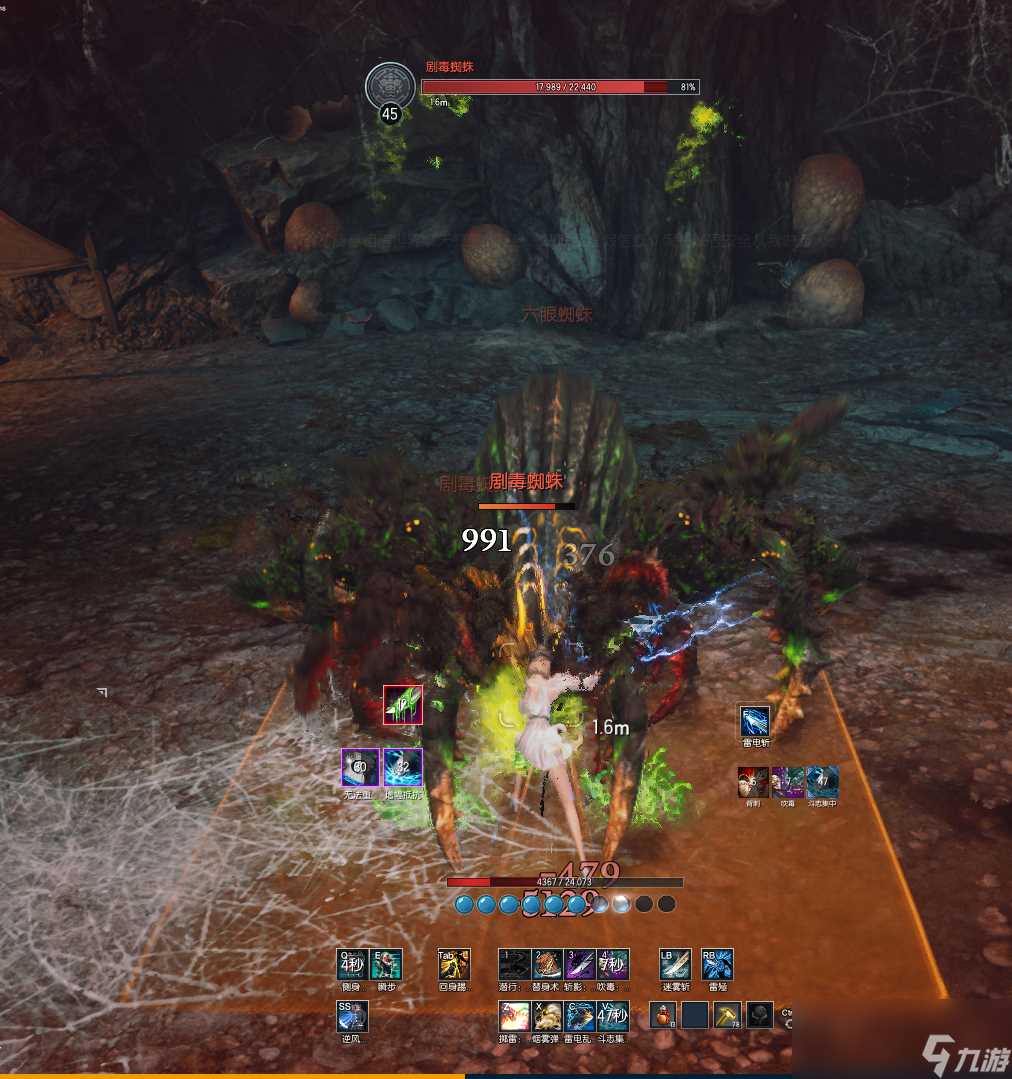The height and width of the screenshot is (1079, 1012).
Task: Activate the 雷电乱 lightning skill on C
Action: 580,1016
